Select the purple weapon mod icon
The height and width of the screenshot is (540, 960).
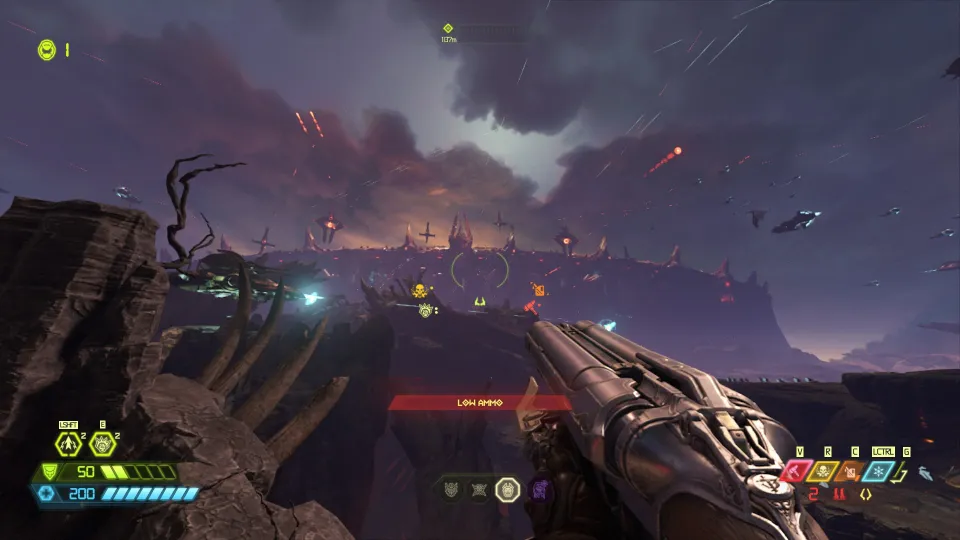click(538, 490)
